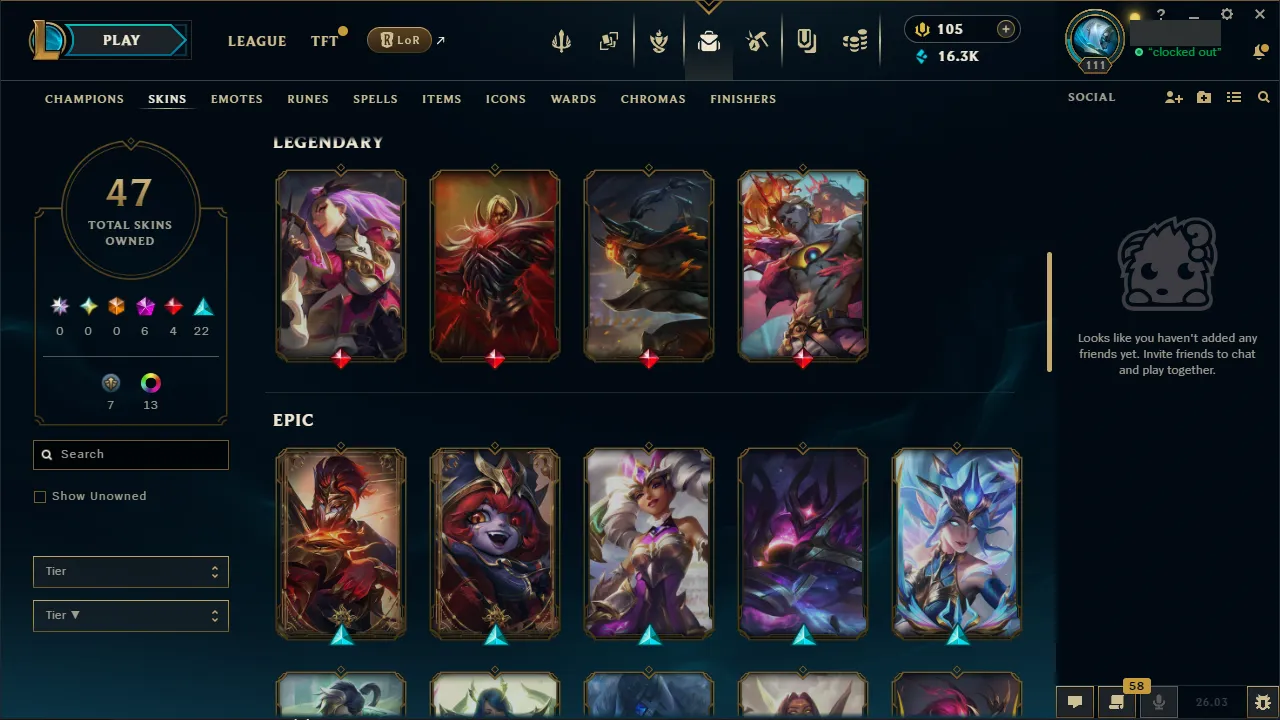This screenshot has width=1280, height=720.
Task: Open the upper Tier filter dropdown
Action: [130, 571]
